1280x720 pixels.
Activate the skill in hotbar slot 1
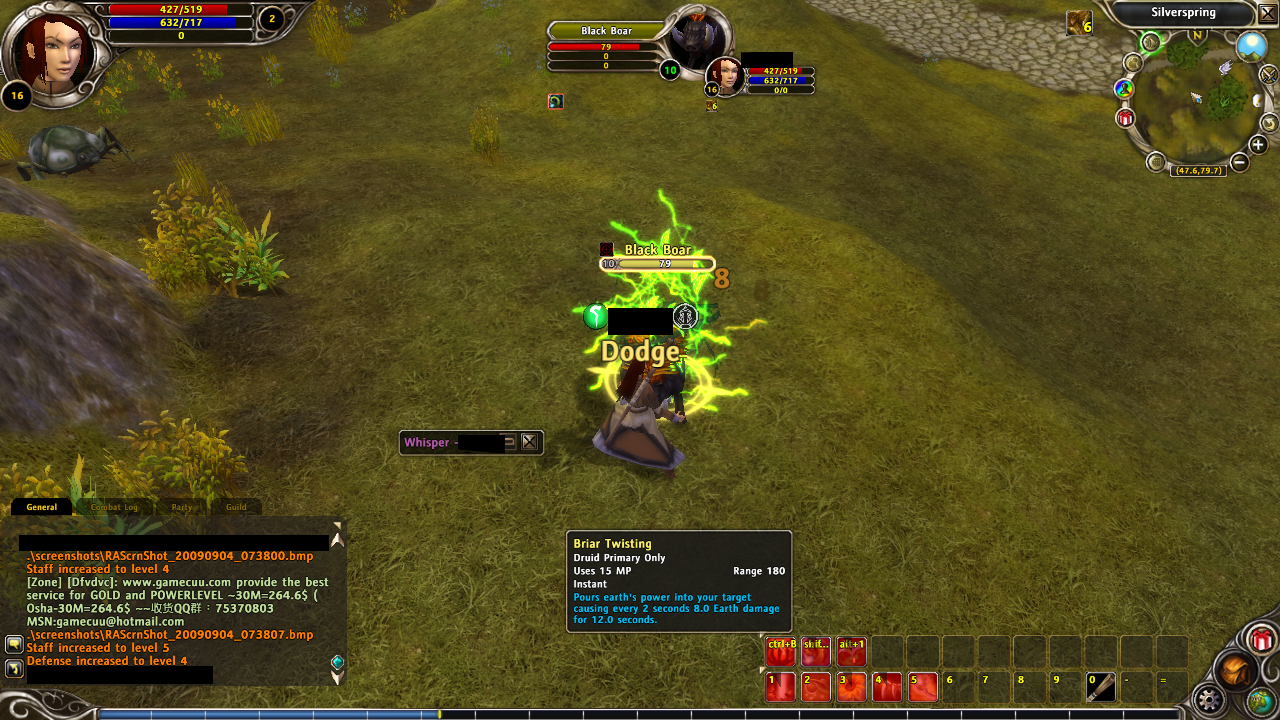780,687
